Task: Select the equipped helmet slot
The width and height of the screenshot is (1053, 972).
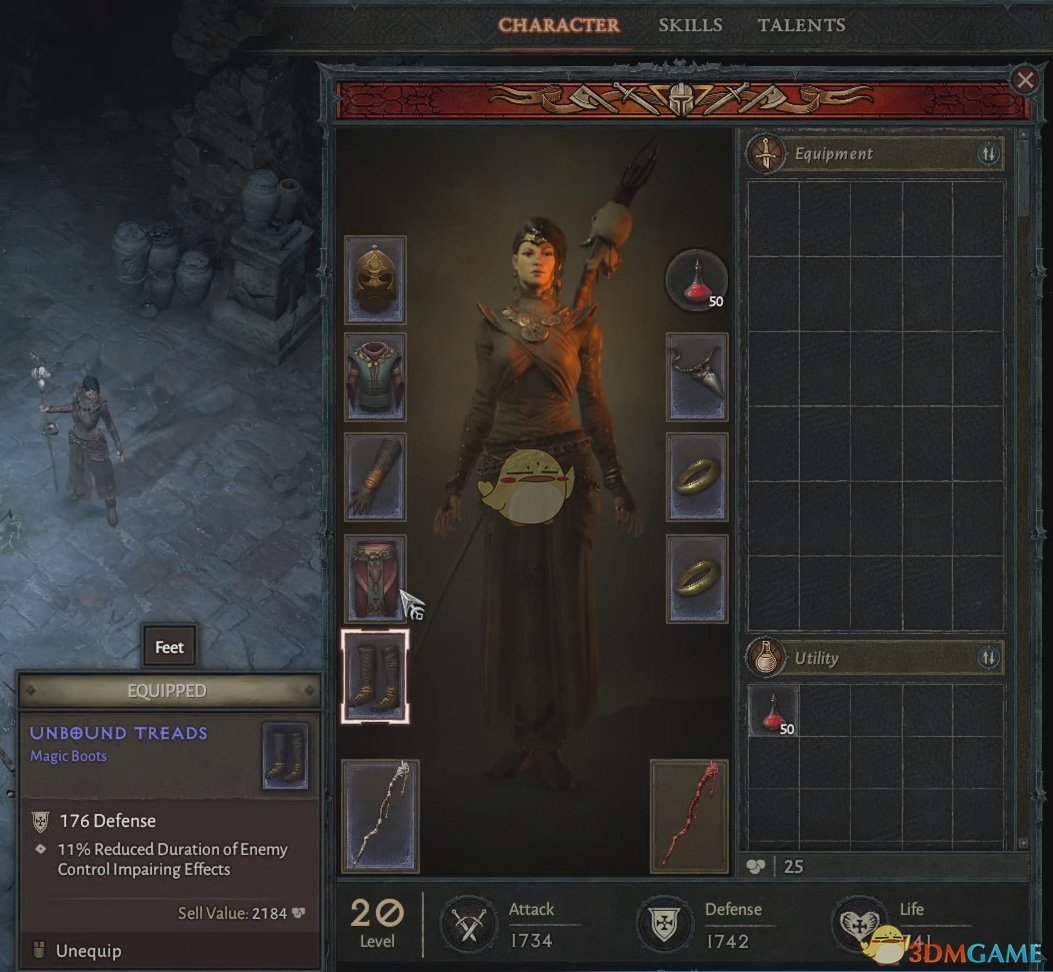Action: 375,280
